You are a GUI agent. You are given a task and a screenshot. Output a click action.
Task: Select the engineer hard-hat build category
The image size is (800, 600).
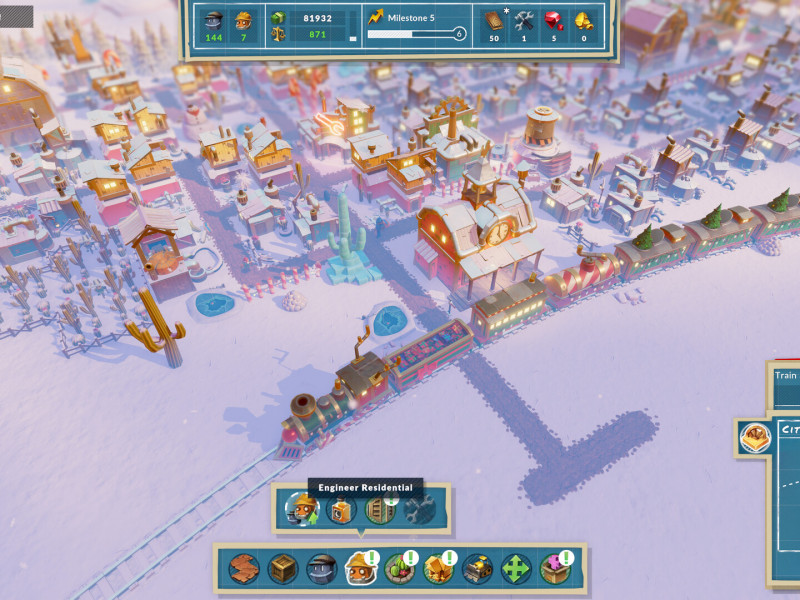tap(360, 569)
